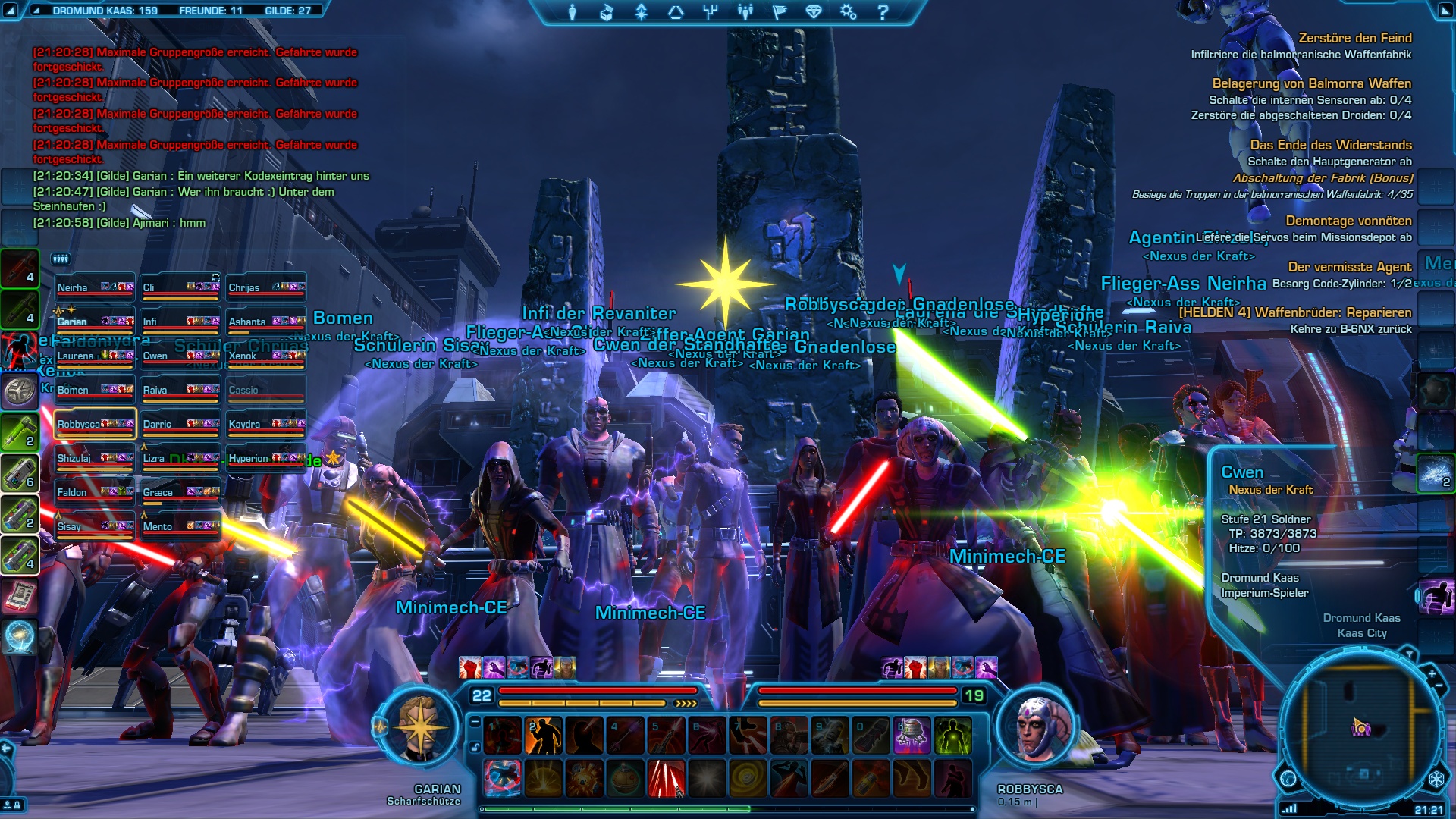The height and width of the screenshot is (819, 1456).
Task: Open the minimap filter funnel button
Action: 1409,654
